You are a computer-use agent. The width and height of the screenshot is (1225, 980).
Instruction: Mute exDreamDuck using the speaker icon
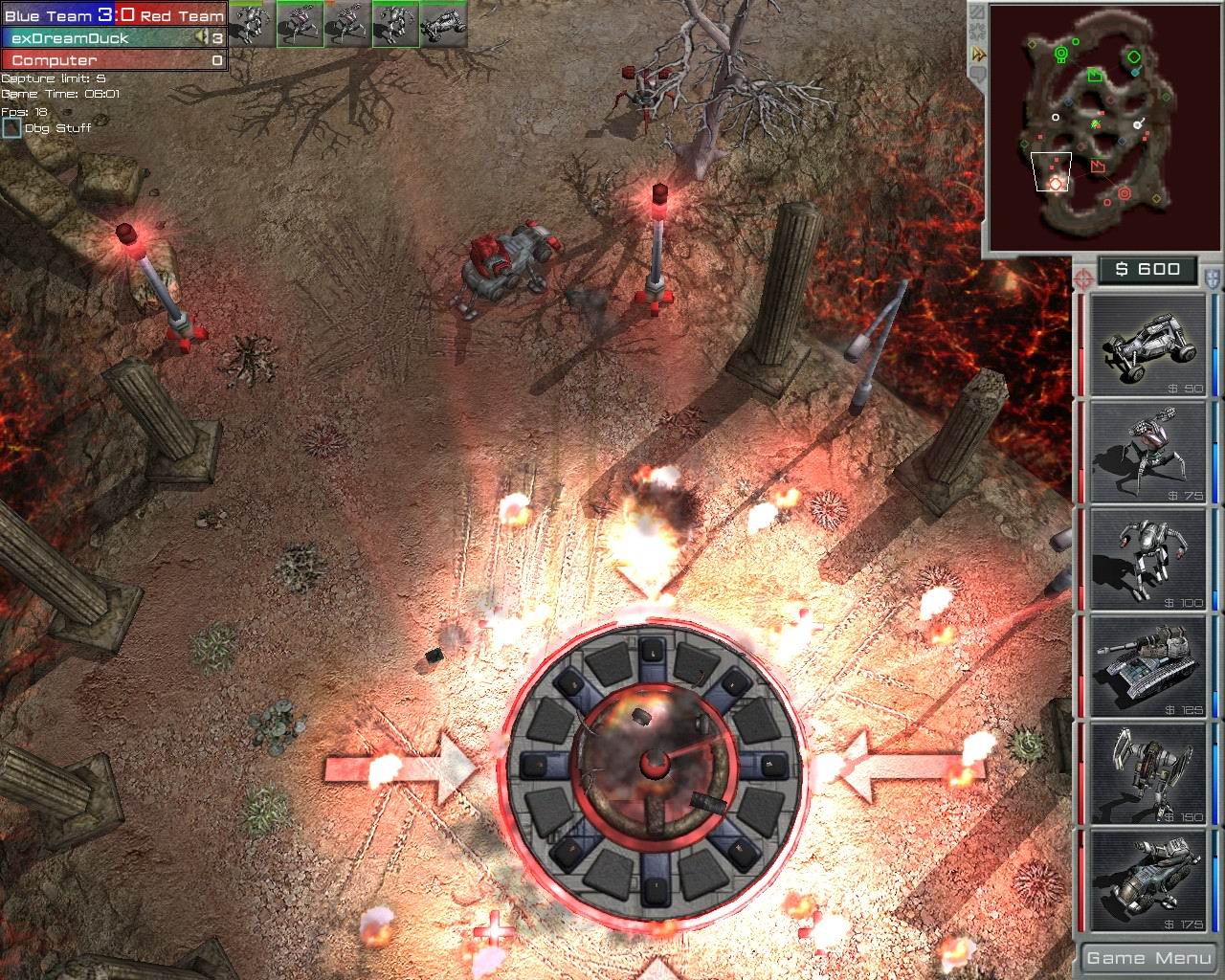(x=202, y=37)
